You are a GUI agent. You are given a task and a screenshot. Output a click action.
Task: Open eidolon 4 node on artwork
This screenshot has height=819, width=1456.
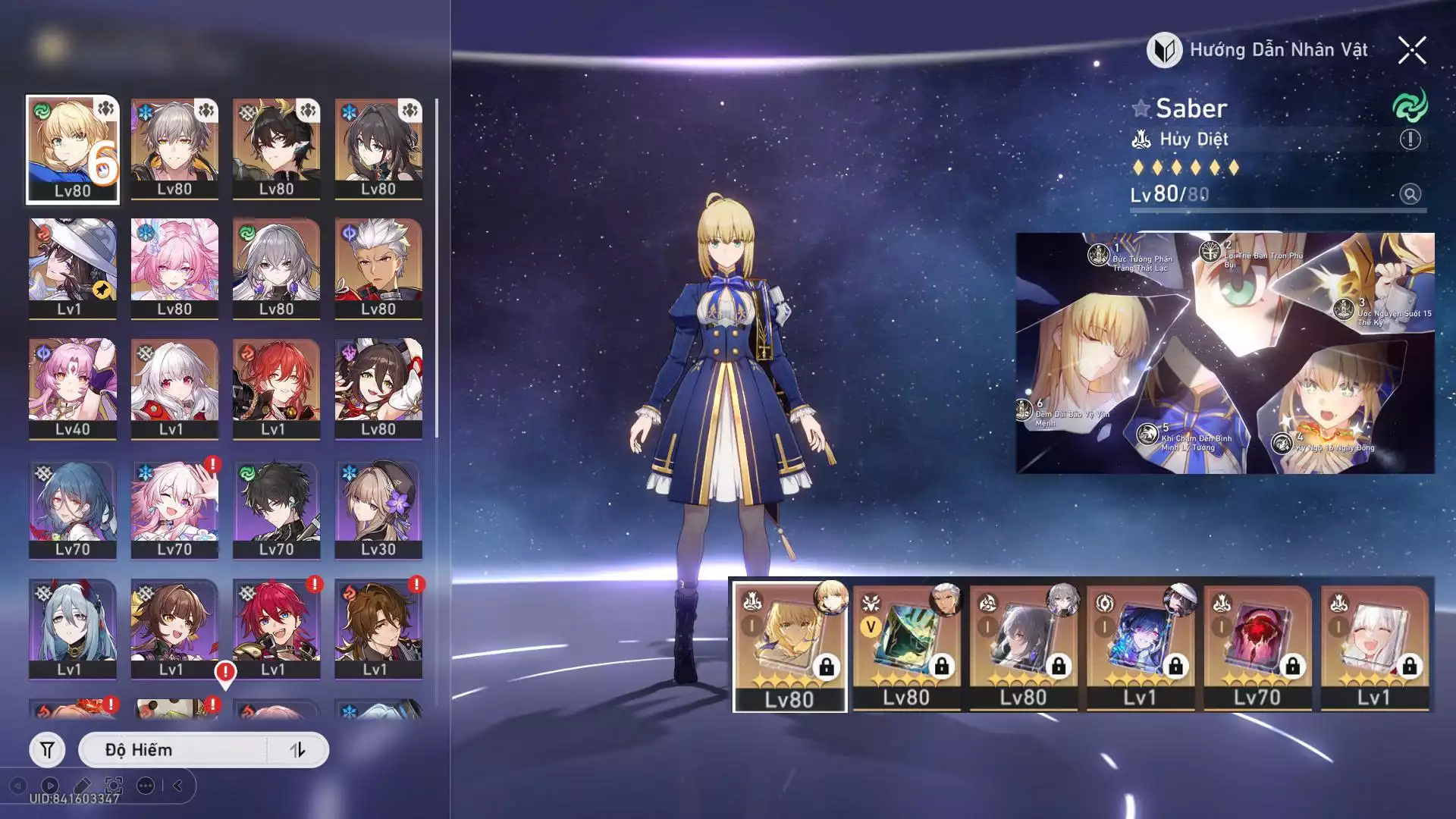(x=1282, y=443)
